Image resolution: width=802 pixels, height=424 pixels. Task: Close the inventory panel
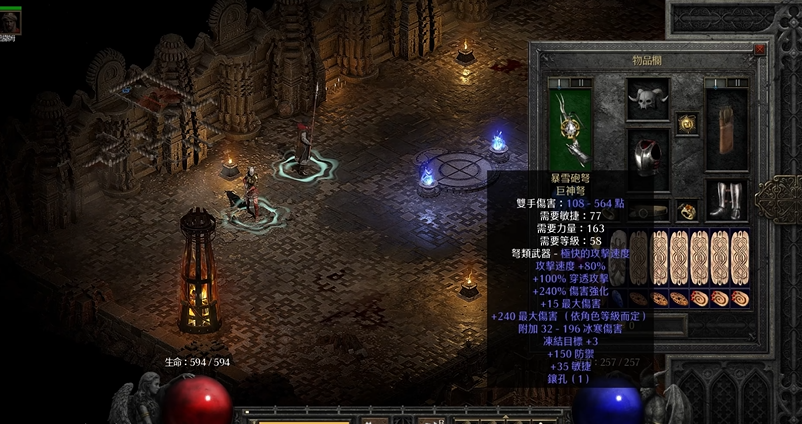point(760,48)
